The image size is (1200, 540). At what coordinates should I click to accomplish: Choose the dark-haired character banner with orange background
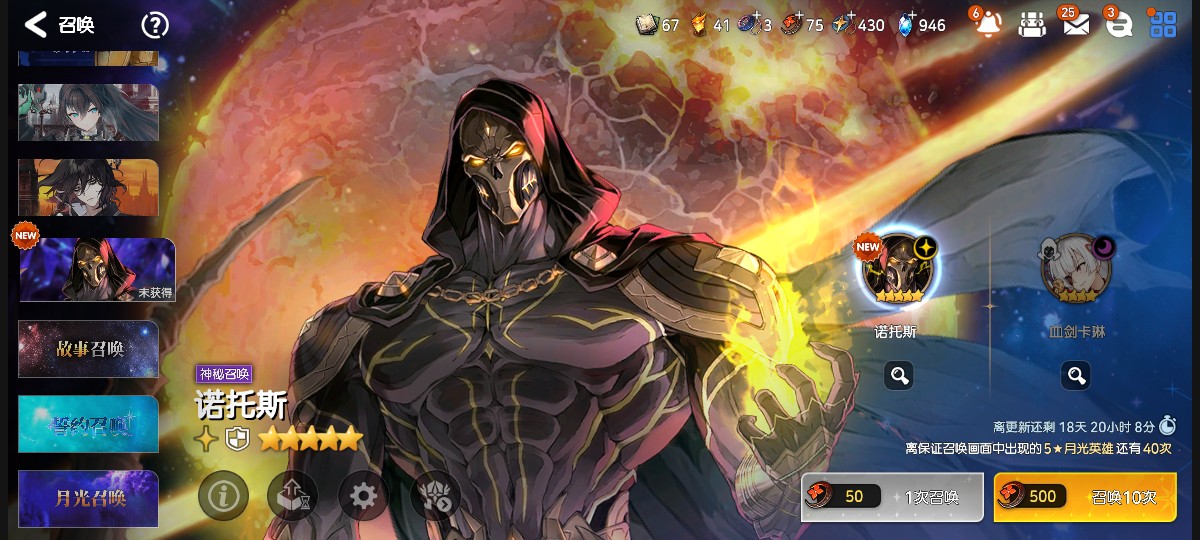click(89, 187)
